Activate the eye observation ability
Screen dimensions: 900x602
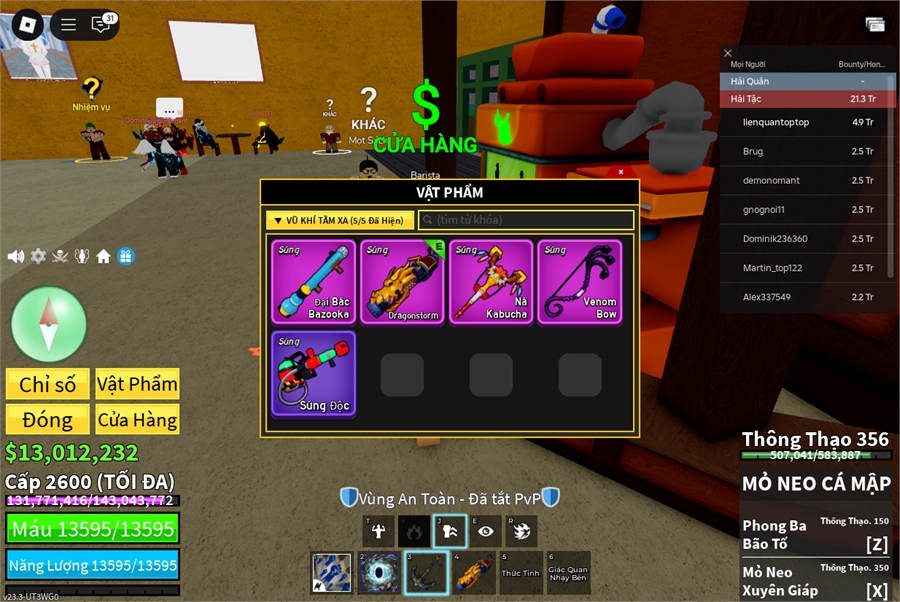point(486,532)
